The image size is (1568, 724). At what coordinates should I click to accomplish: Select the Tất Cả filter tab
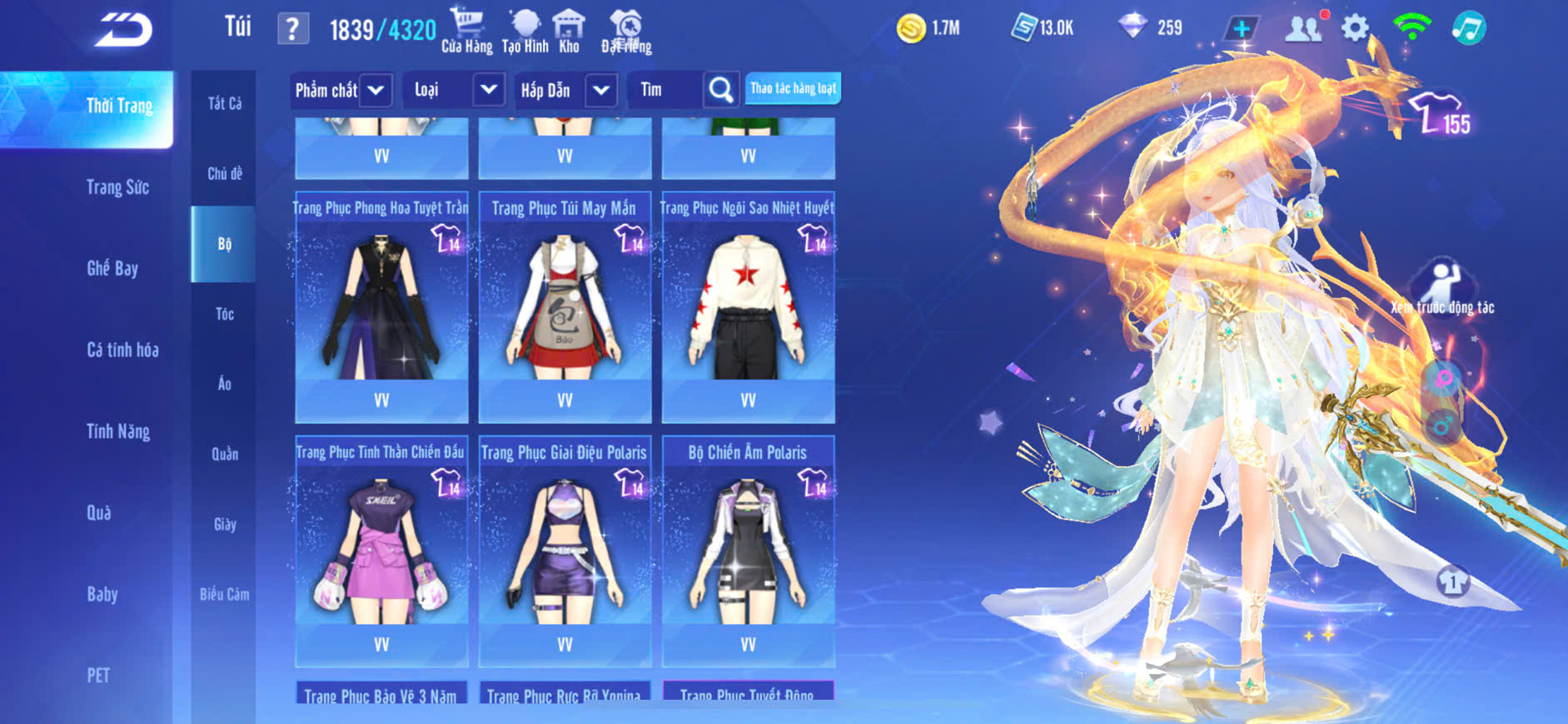[224, 103]
